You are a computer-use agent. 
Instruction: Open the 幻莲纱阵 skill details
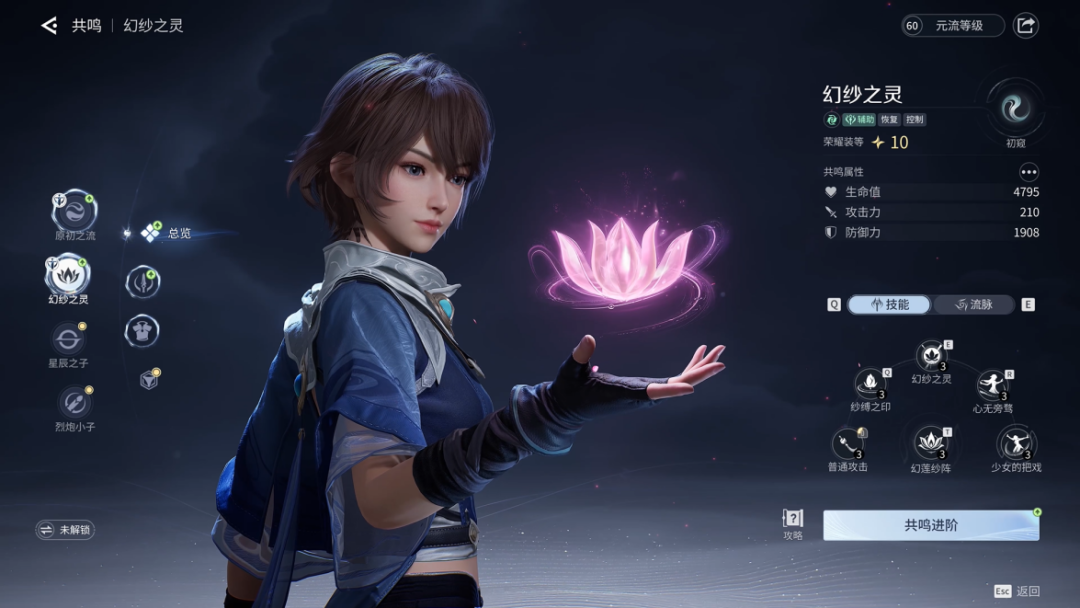[x=931, y=443]
